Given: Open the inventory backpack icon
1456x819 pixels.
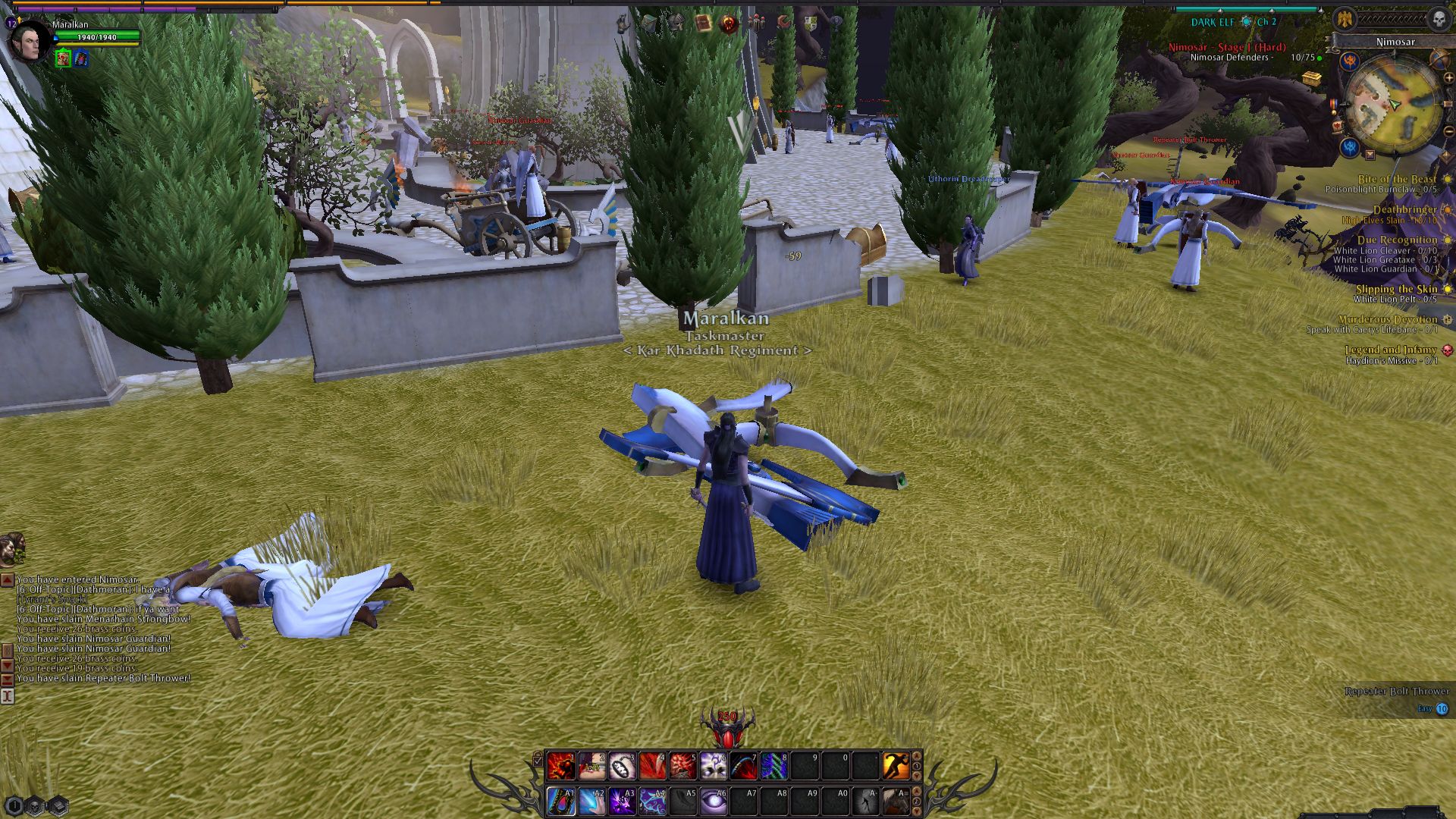Looking at the screenshot, I should (x=650, y=24).
